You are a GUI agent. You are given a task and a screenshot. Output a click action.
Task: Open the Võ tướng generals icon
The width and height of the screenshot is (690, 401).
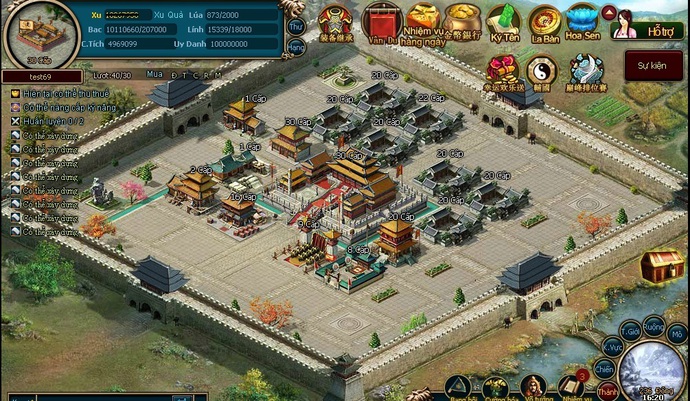[532, 388]
